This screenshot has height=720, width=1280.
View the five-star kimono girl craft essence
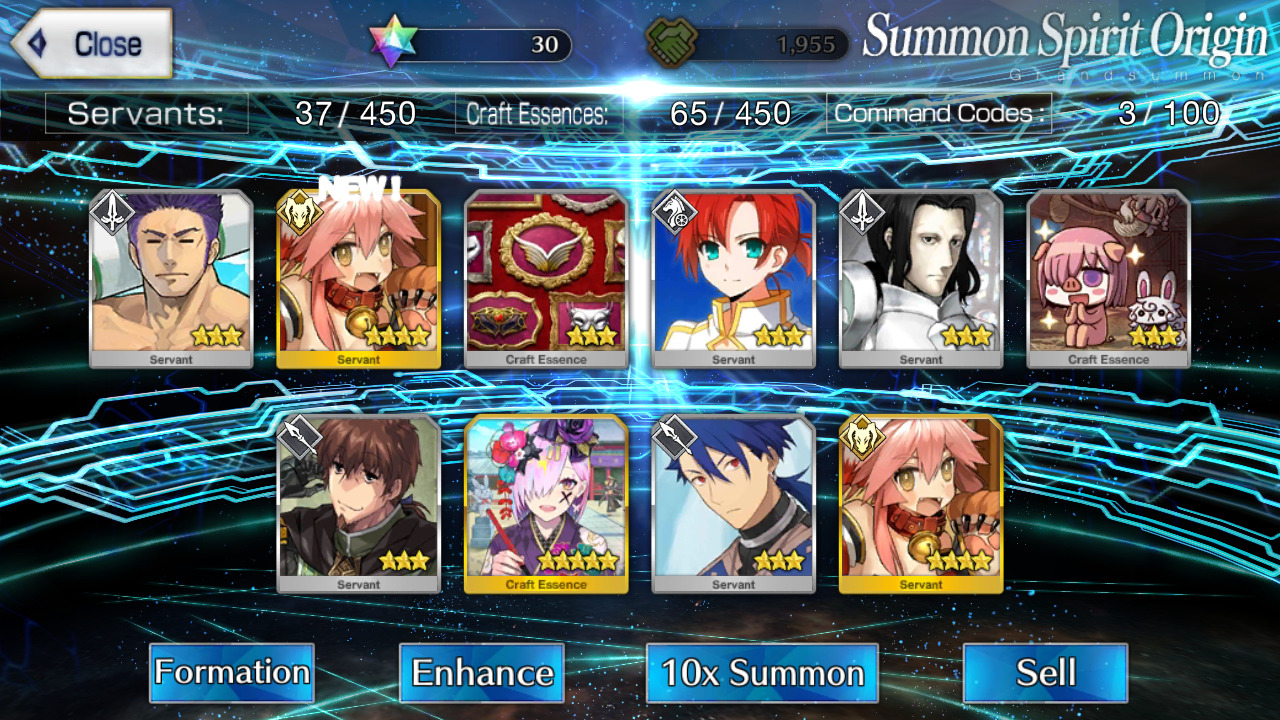pyautogui.click(x=546, y=504)
